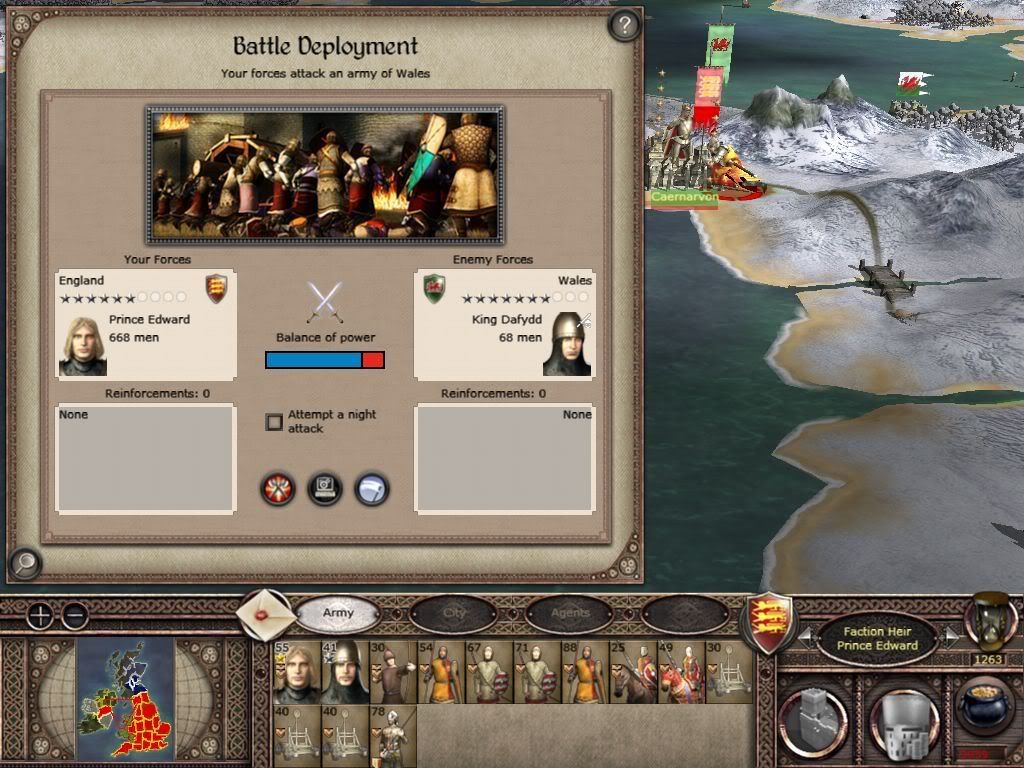
Task: Switch to the Agents tab
Action: [x=570, y=613]
